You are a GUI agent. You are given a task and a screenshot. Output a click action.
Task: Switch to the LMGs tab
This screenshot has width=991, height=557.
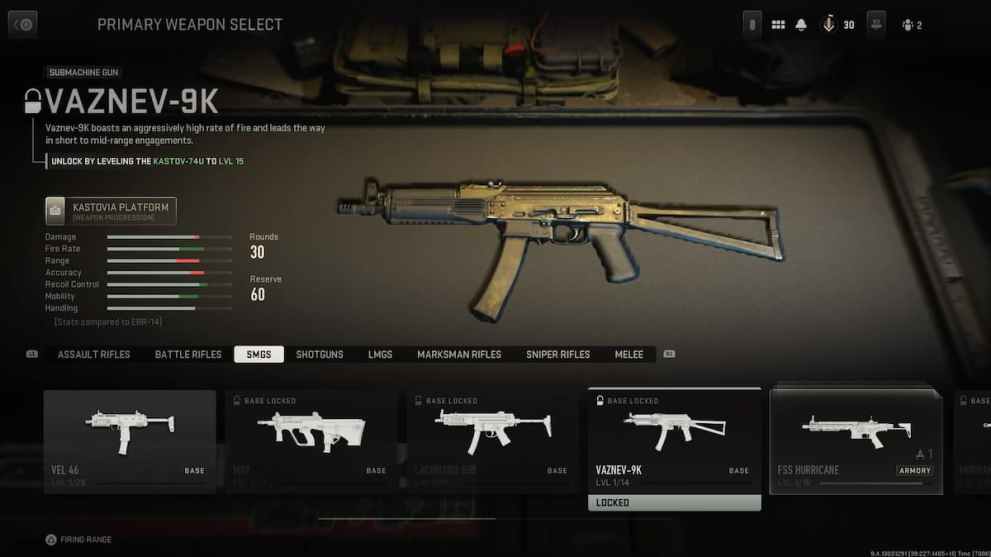380,355
